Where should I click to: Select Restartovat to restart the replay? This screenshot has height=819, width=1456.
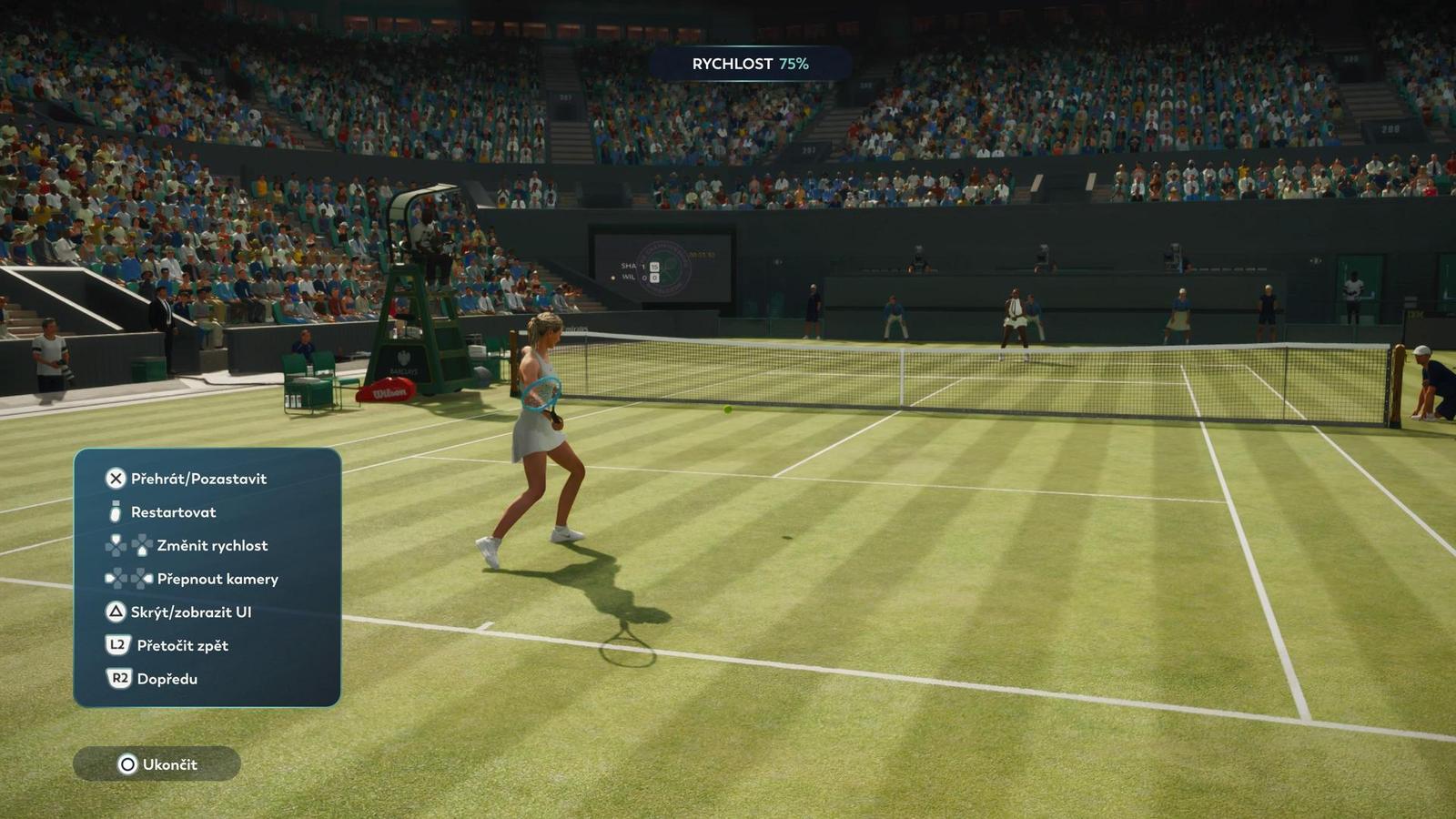point(173,512)
